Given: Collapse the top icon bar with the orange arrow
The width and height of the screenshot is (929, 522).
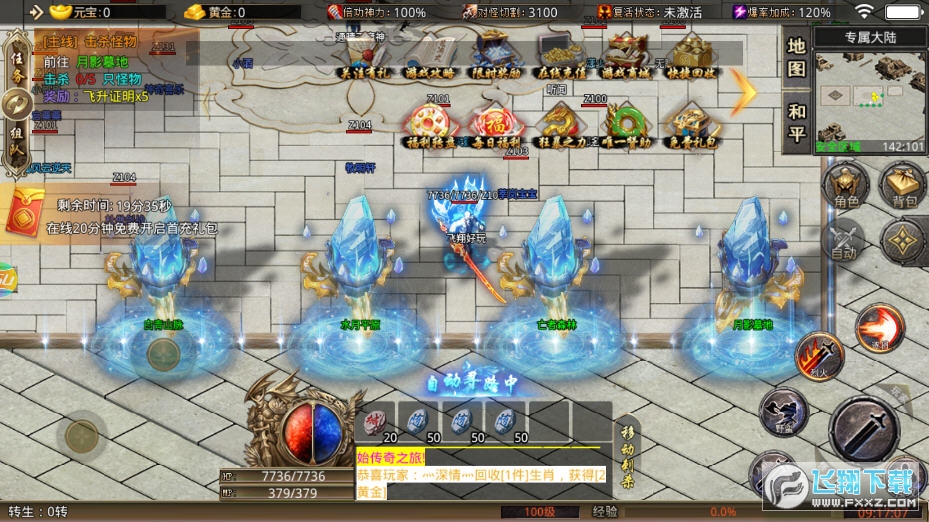Looking at the screenshot, I should [x=746, y=93].
